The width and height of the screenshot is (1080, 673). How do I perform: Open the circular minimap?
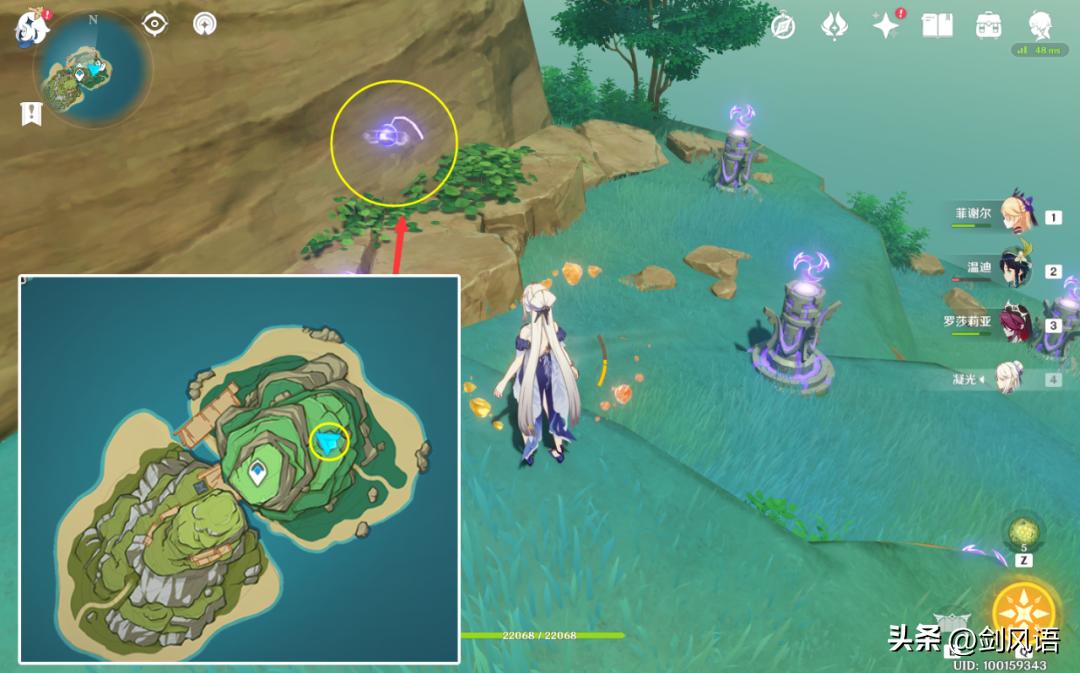92,71
